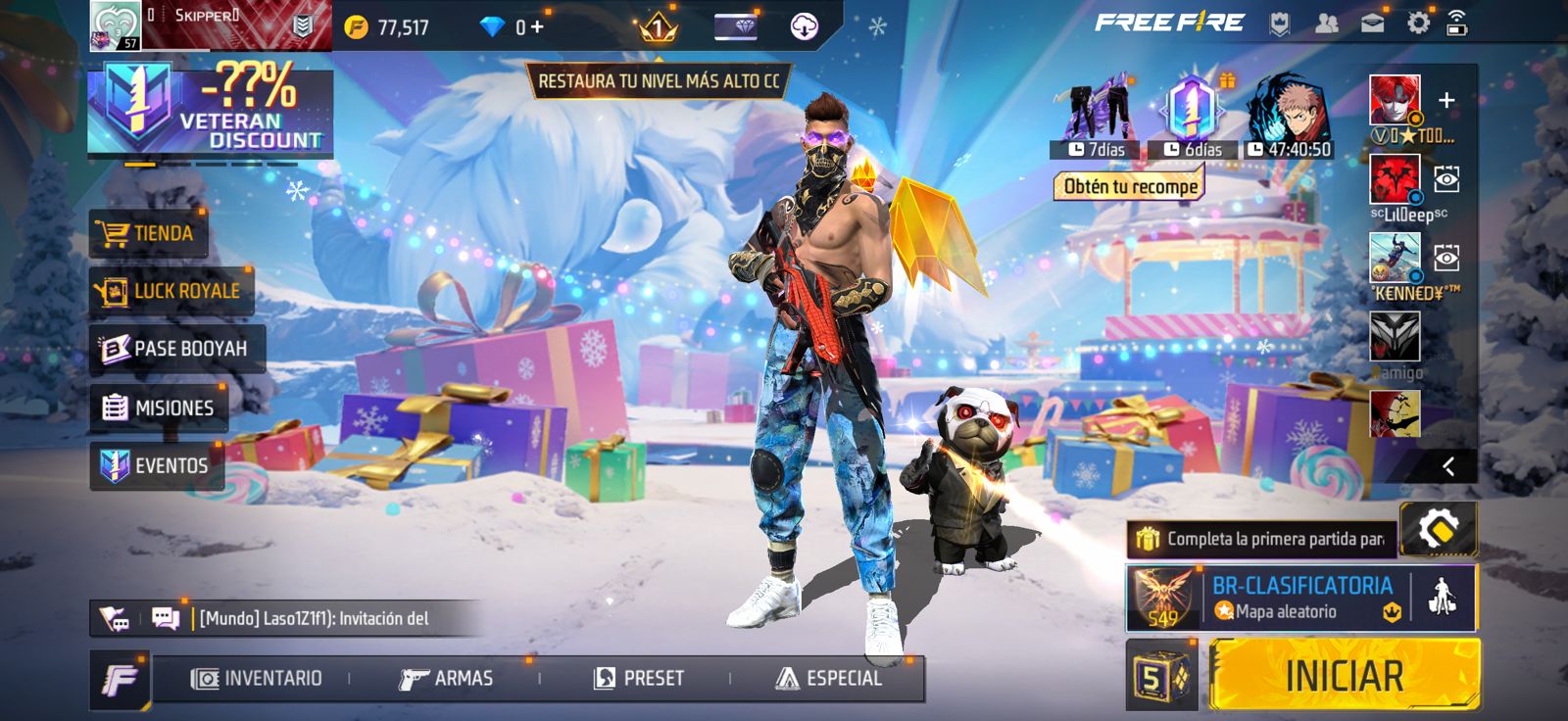Add diamonds with the plus button
Viewport: 1568px width, 721px height.
[536, 27]
